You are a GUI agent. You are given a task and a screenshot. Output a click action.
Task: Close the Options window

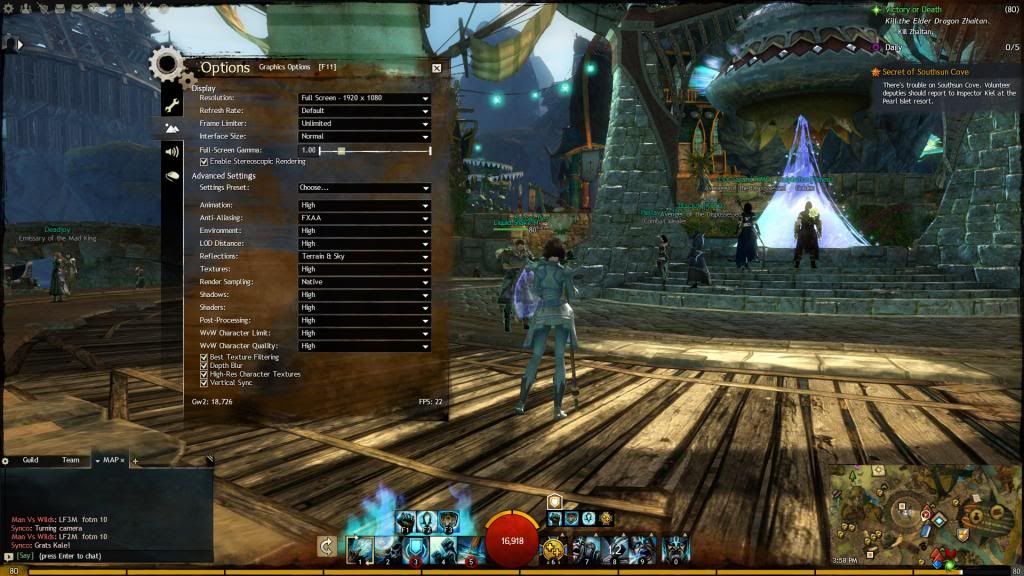tap(437, 68)
